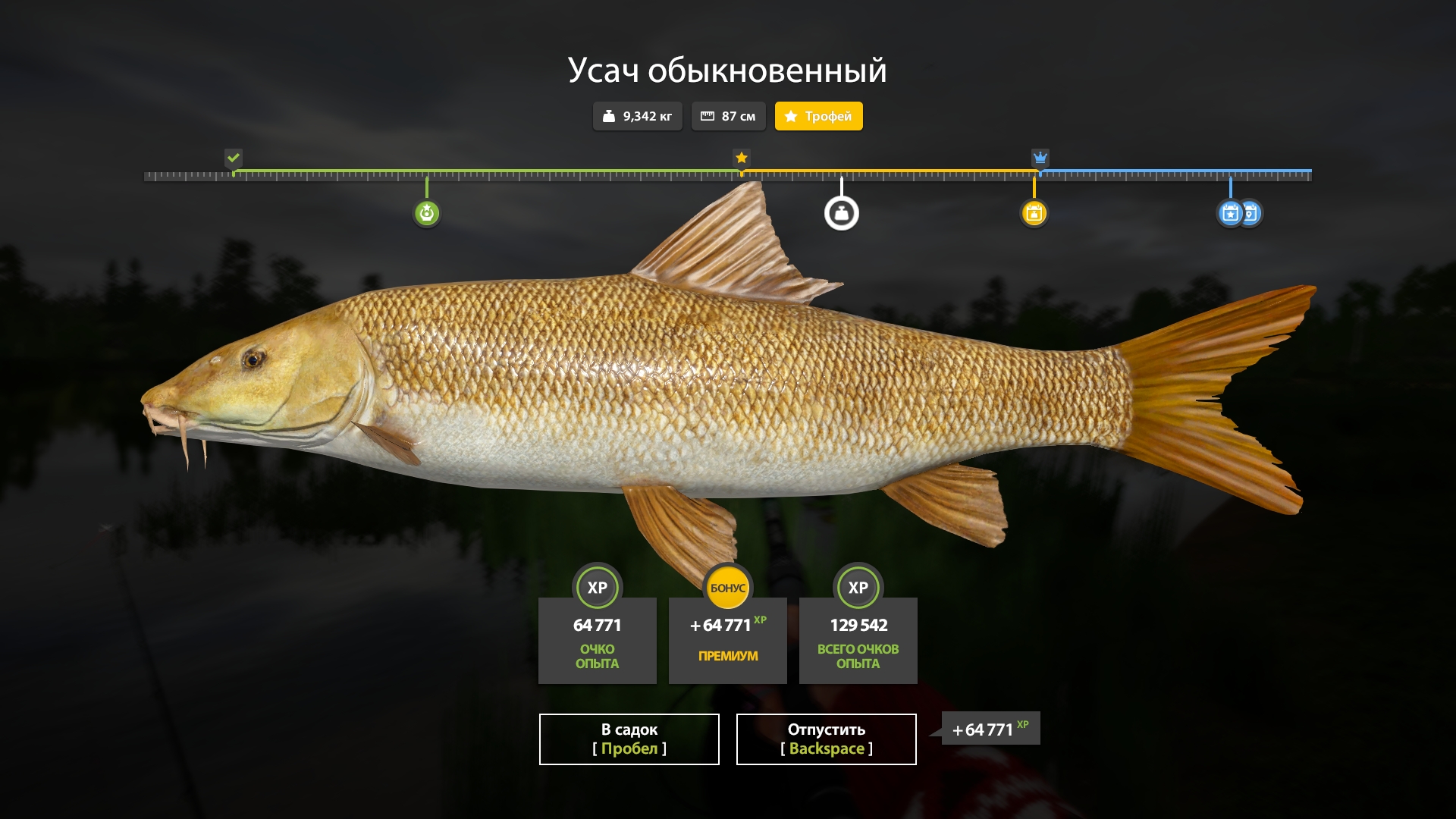Click the rightmost blue location-record icon

coord(1254,213)
